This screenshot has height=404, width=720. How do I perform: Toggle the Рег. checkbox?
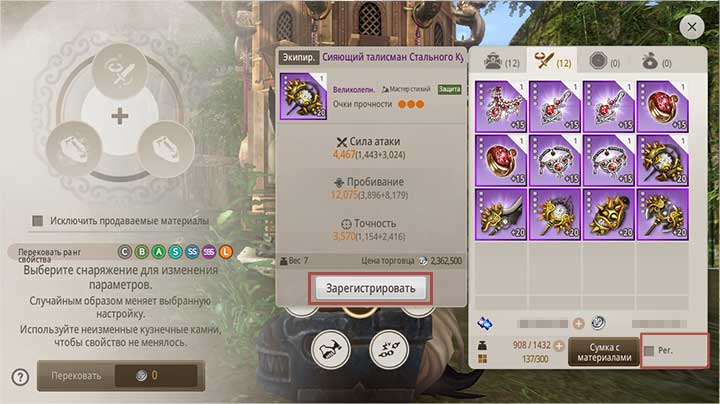651,351
